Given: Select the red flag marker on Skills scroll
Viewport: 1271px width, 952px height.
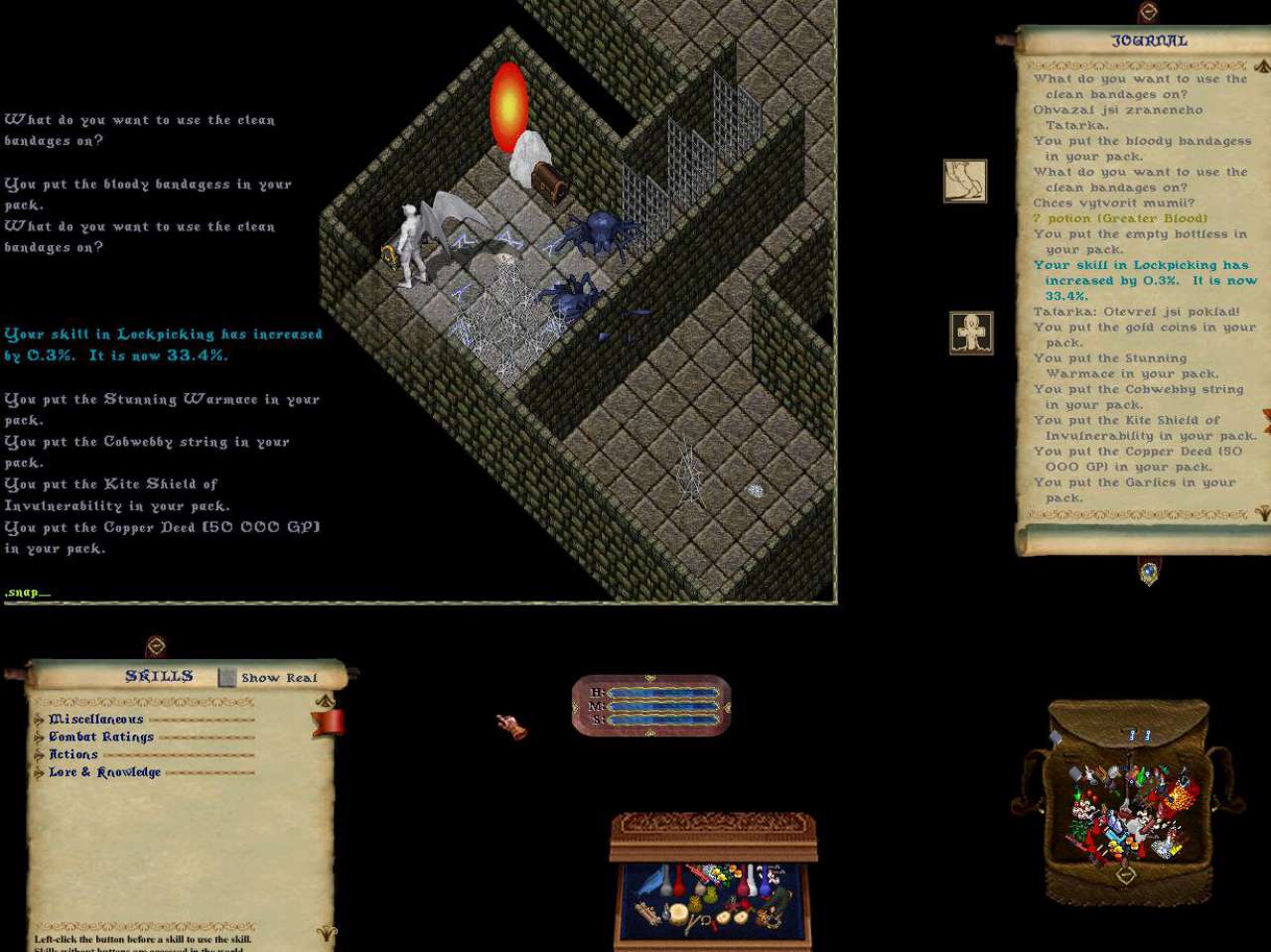Looking at the screenshot, I should (329, 722).
